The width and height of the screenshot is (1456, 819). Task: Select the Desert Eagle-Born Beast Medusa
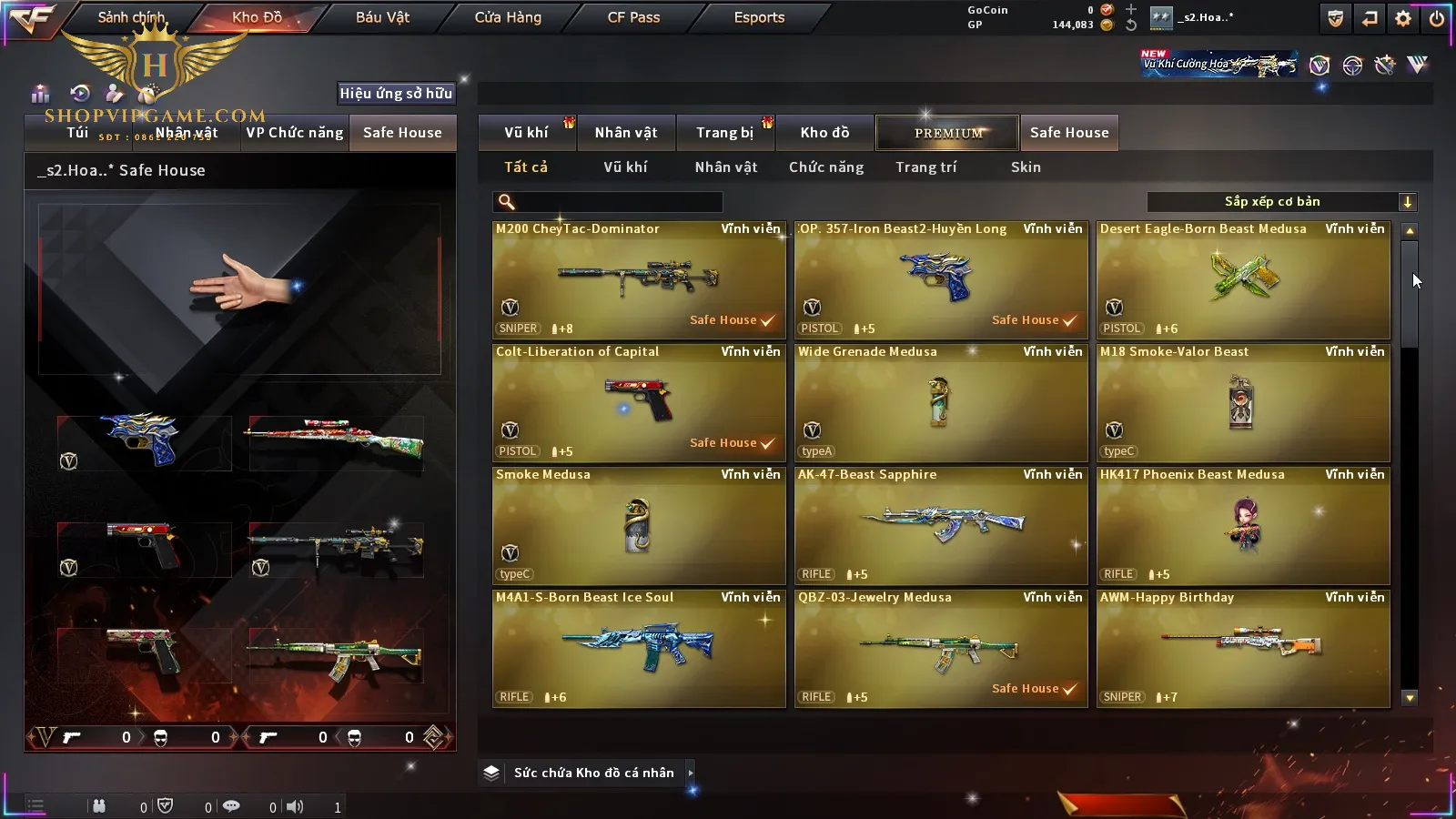1243,280
